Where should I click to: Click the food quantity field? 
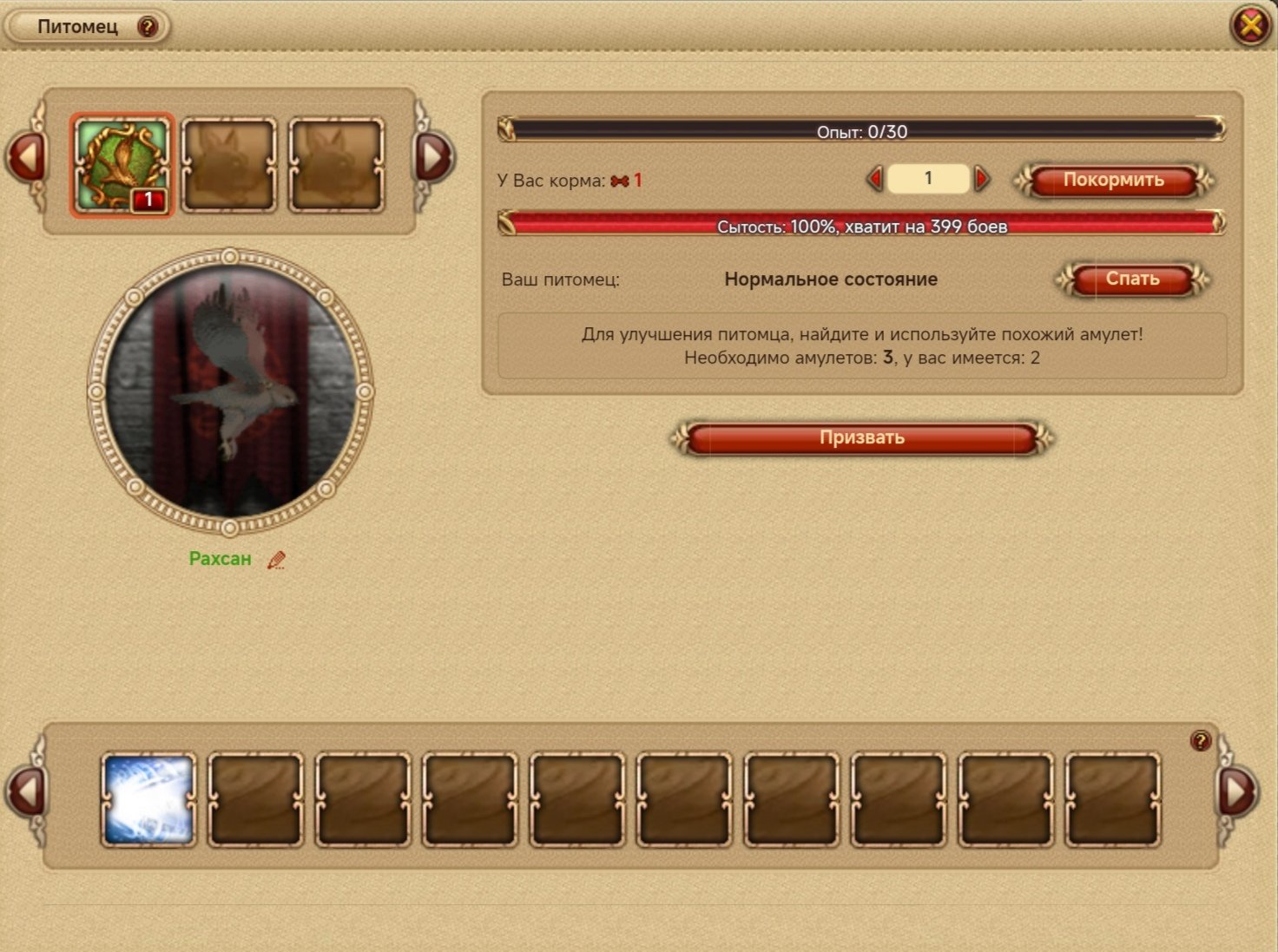pyautogui.click(x=928, y=179)
